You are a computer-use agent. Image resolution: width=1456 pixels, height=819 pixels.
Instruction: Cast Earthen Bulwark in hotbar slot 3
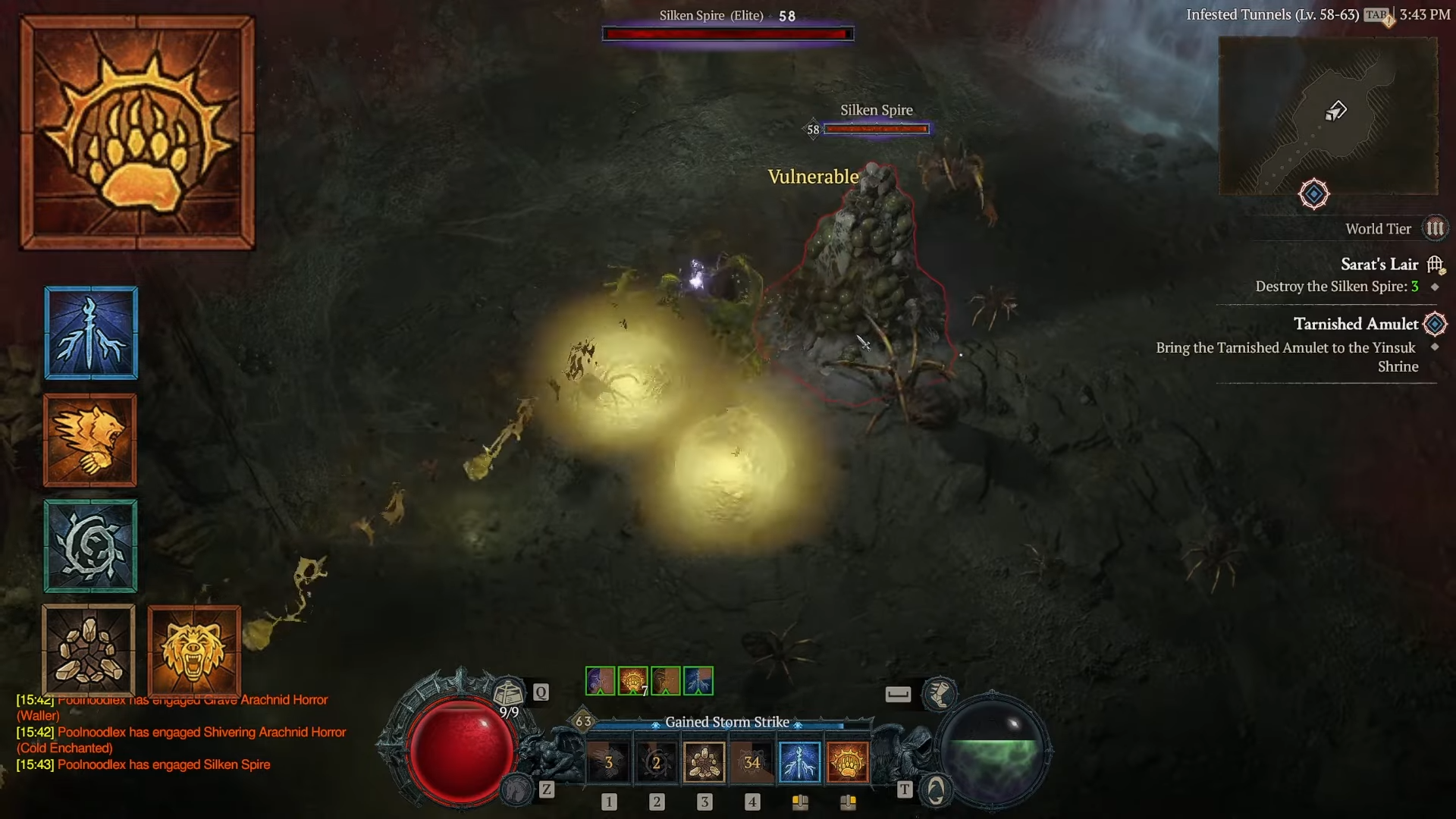[x=704, y=762]
